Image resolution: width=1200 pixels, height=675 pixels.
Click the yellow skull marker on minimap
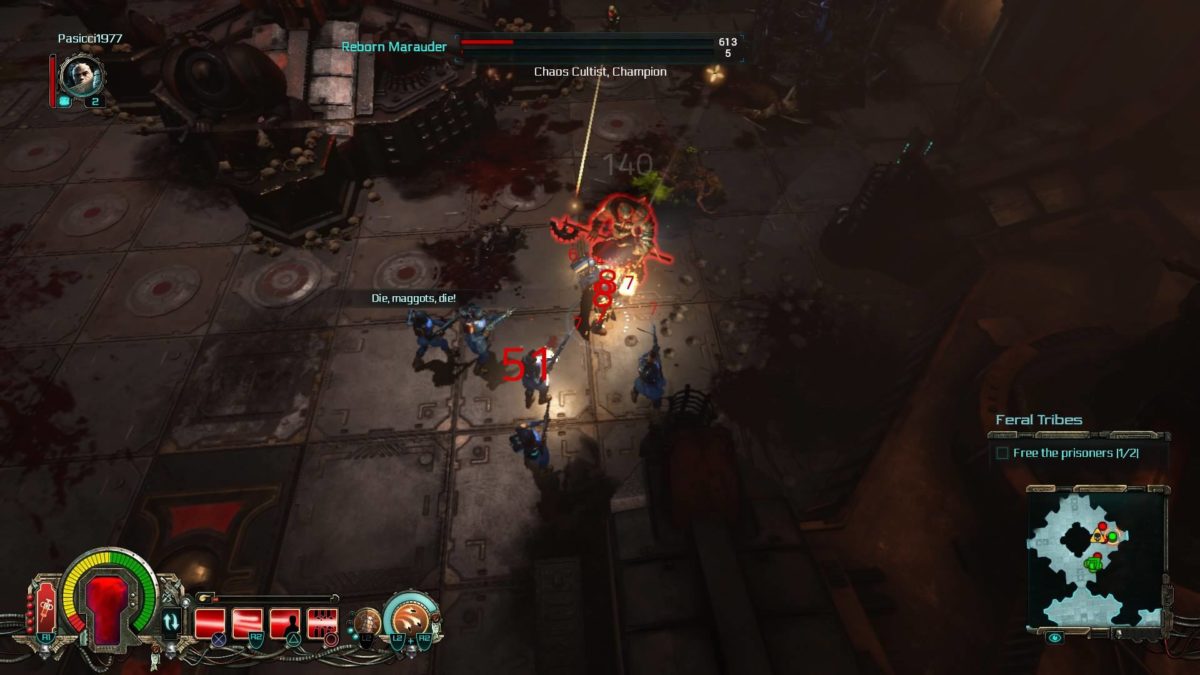(x=1097, y=536)
